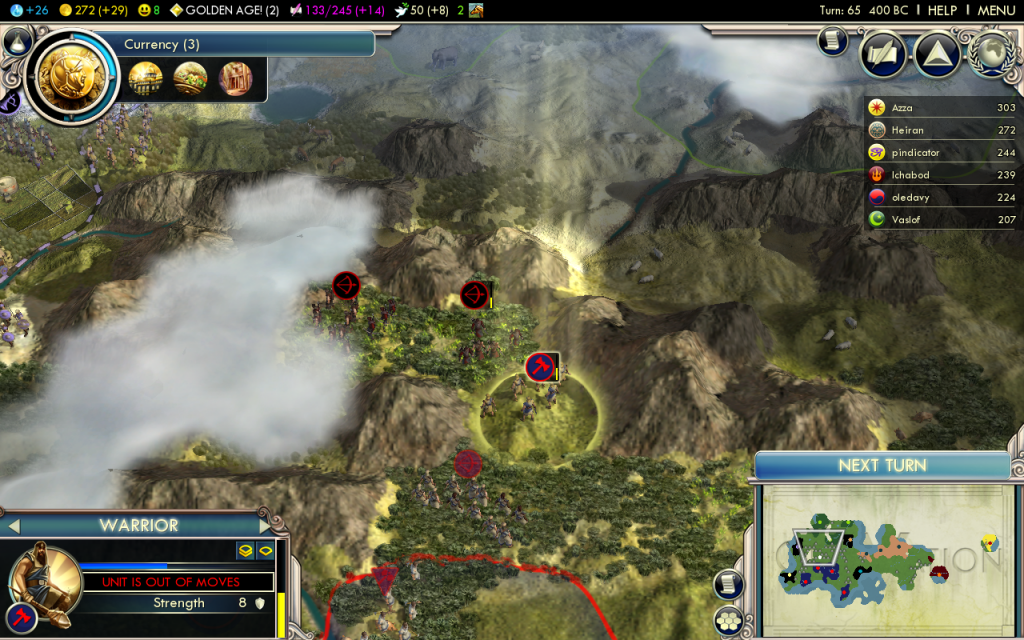Screen dimensions: 1024x640
Task: Open the small notification log scroll icon
Action: point(830,40)
